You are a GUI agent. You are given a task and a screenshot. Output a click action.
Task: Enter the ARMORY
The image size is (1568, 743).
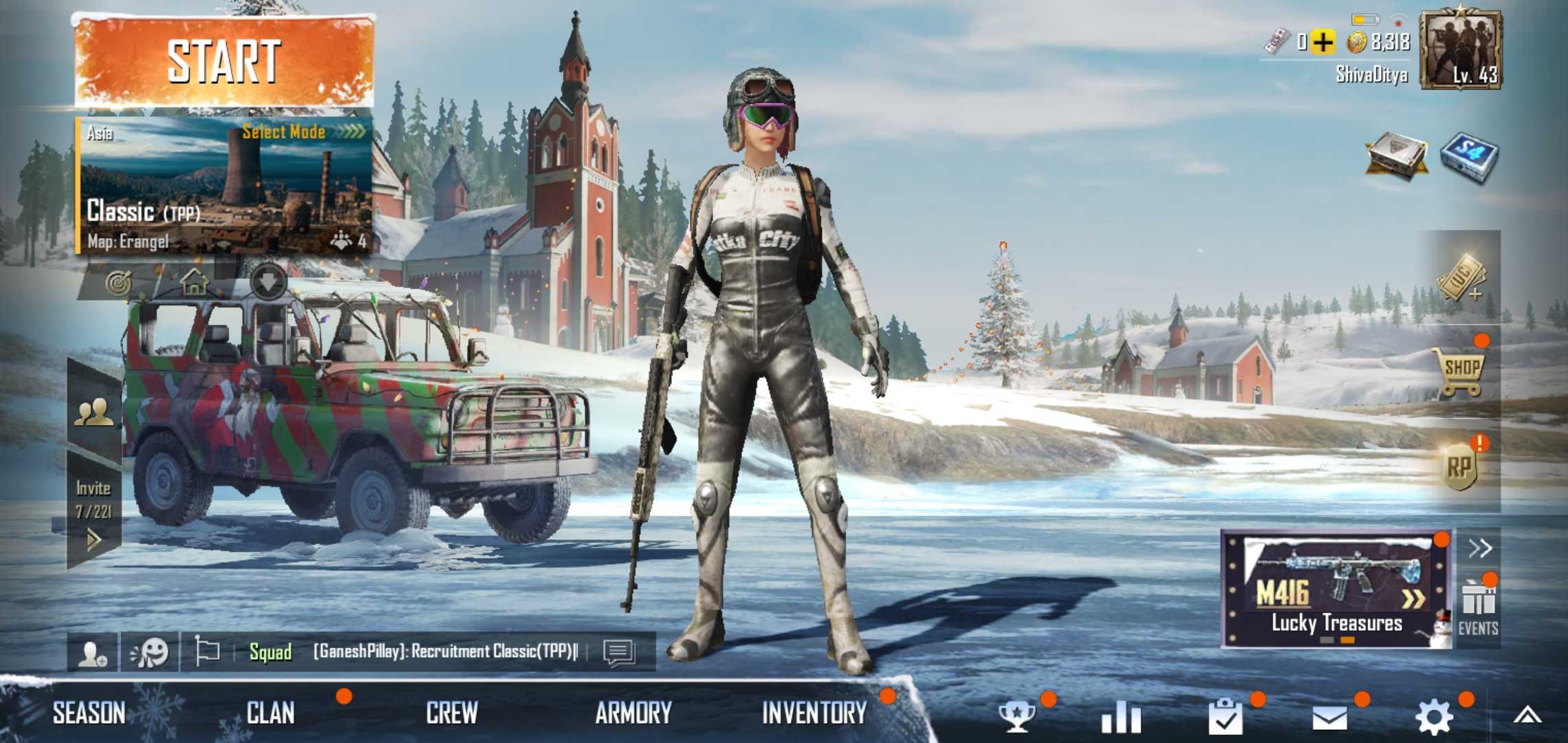[633, 713]
